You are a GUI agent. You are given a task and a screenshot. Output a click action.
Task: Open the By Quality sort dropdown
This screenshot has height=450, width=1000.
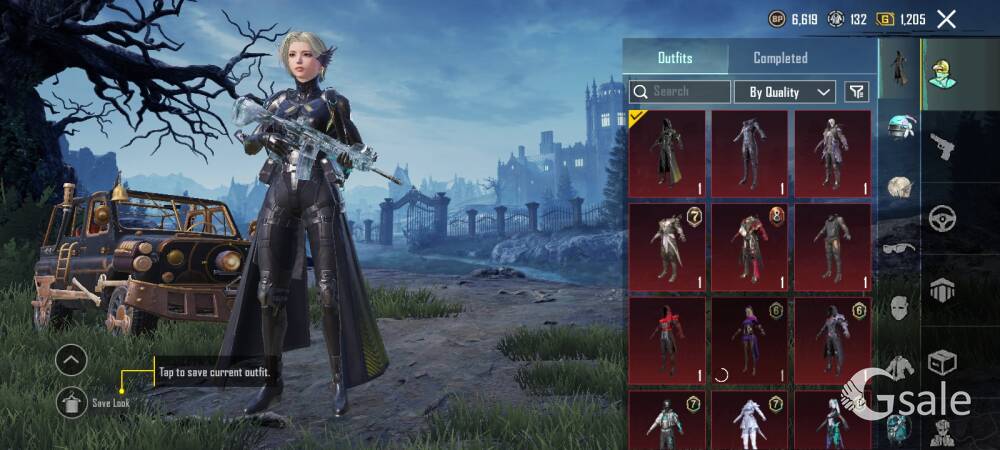785,92
